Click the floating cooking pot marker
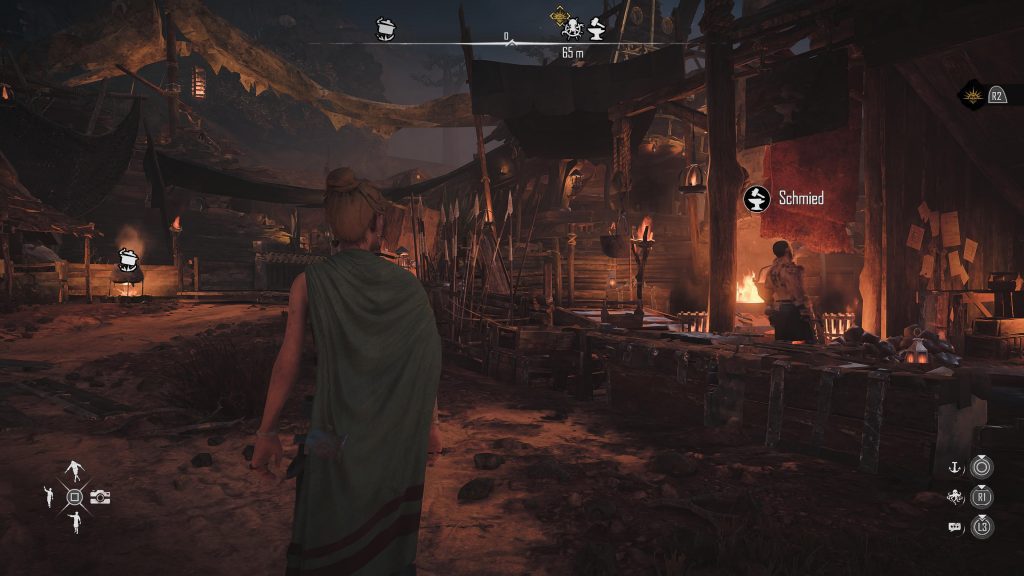Image resolution: width=1024 pixels, height=576 pixels. 127,260
